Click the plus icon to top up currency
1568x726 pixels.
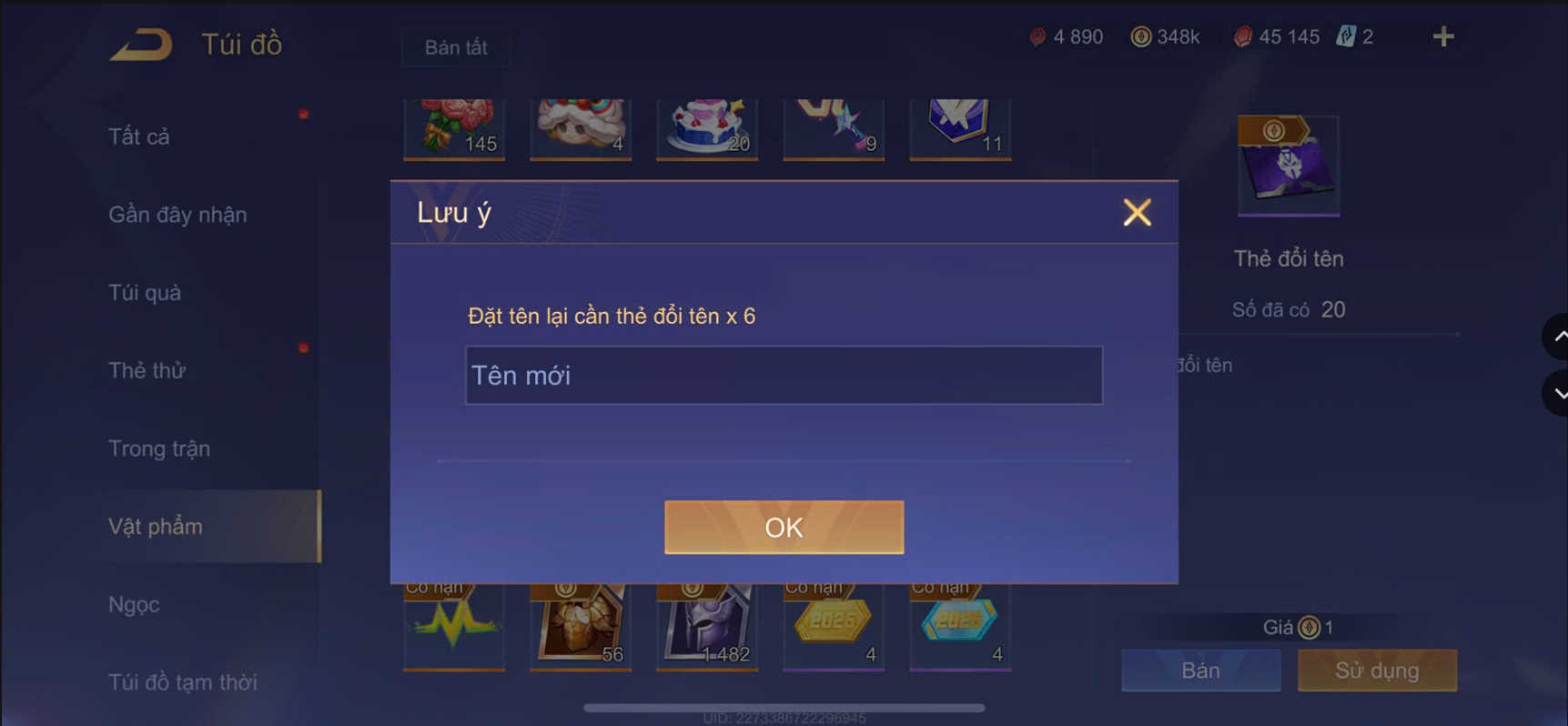(x=1442, y=36)
